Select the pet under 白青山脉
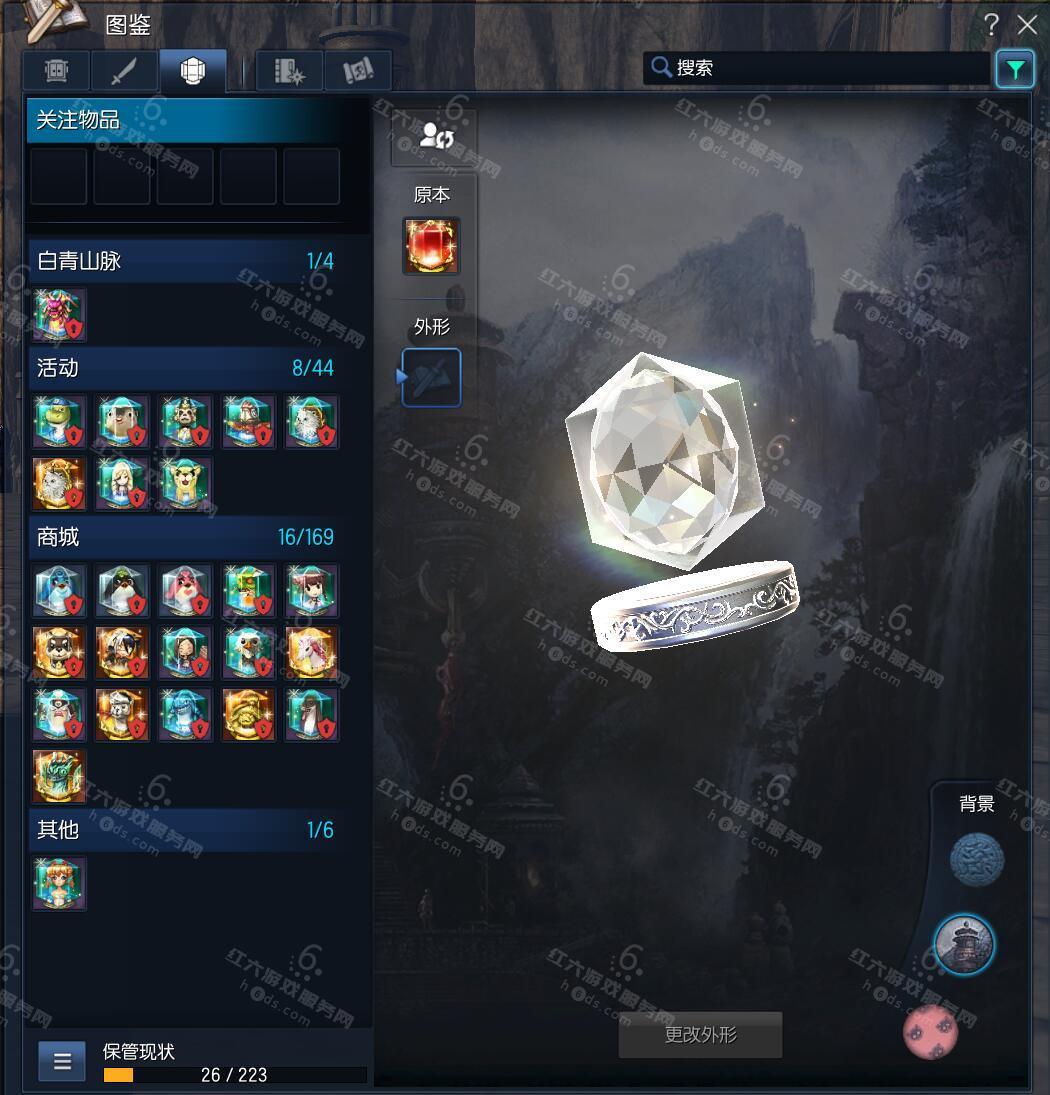This screenshot has height=1095, width=1050. (x=60, y=315)
